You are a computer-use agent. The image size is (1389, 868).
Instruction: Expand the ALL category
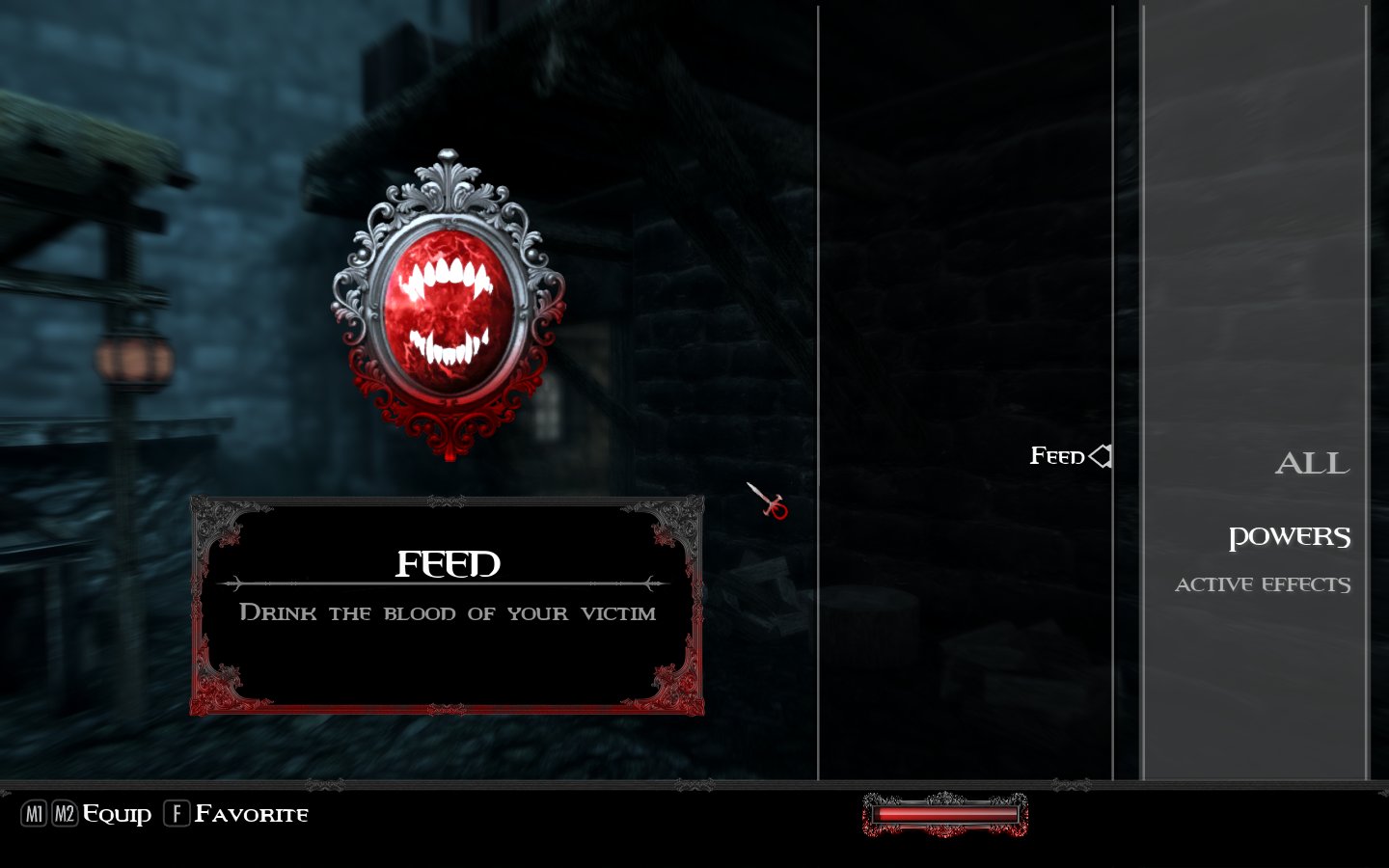[x=1314, y=464]
